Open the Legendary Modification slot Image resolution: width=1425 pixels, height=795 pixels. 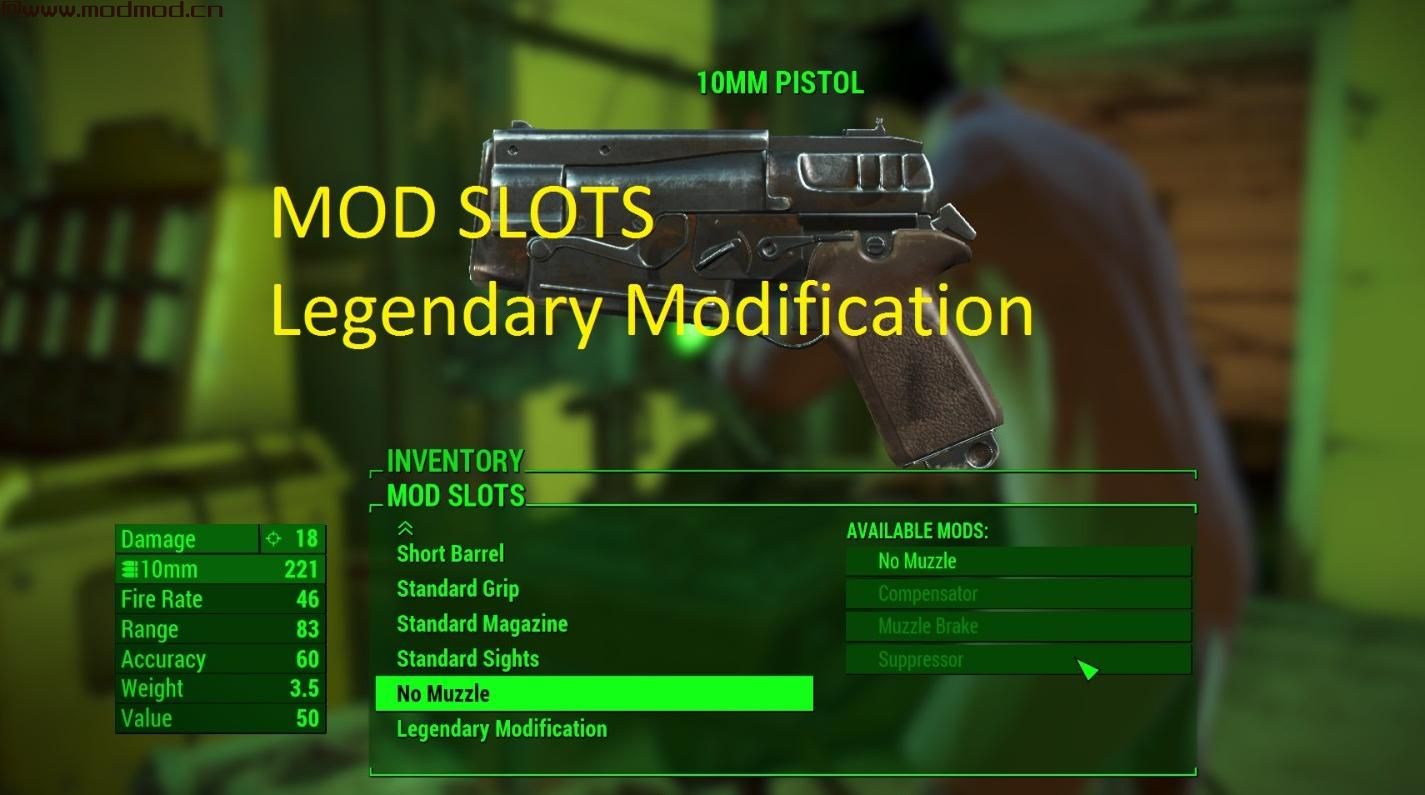coord(501,729)
